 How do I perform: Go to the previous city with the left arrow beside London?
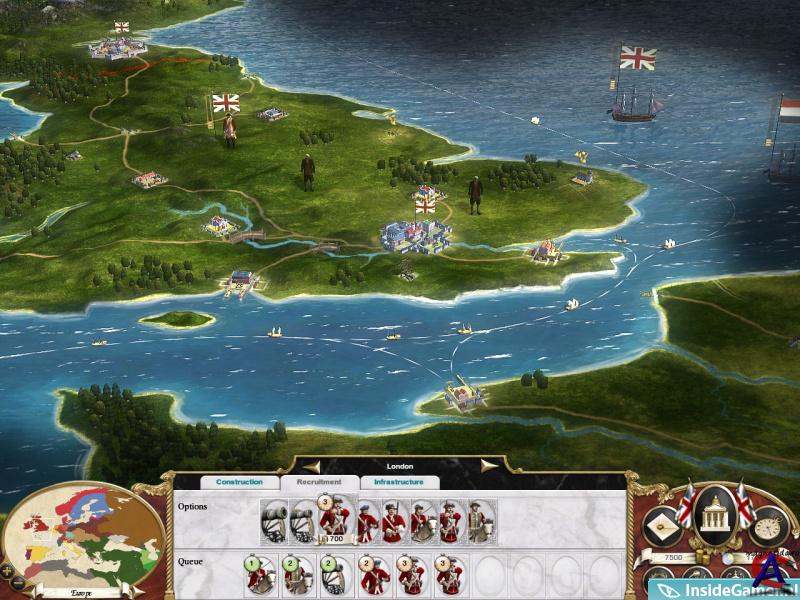(x=312, y=466)
